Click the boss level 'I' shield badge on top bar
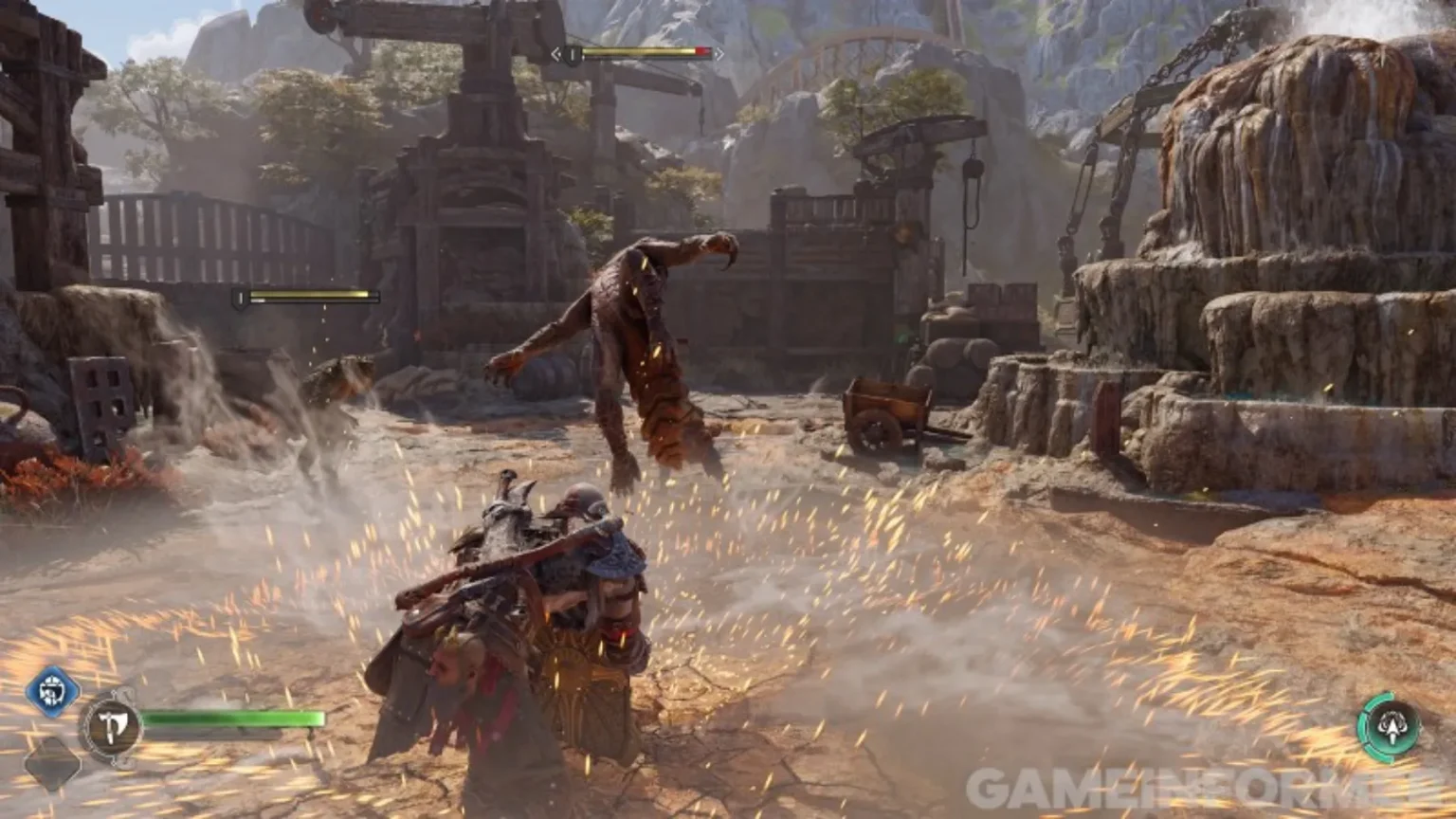This screenshot has height=819, width=1456. coord(572,55)
